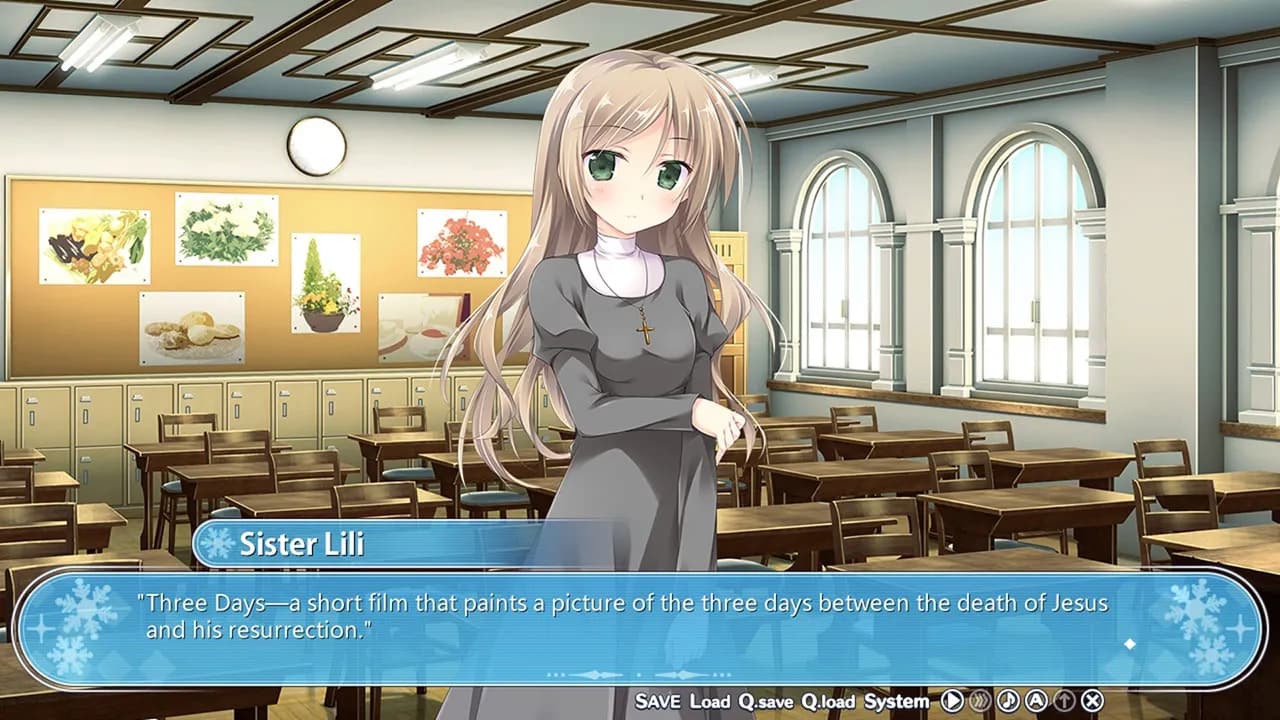Screen dimensions: 1280x720
Task: Select the circled A auto-mode icon
Action: tap(1037, 700)
